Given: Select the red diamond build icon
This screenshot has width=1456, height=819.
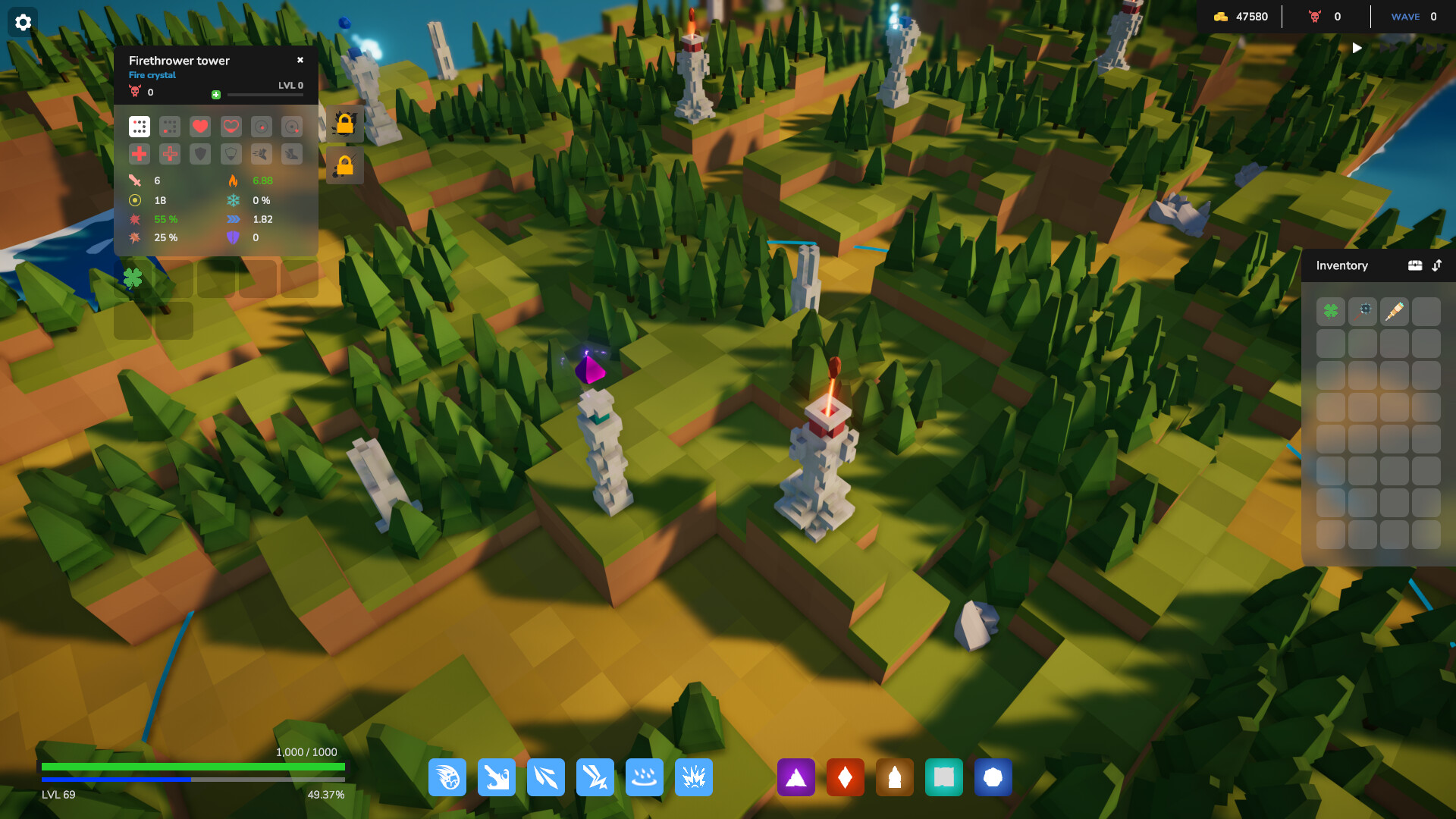Looking at the screenshot, I should [x=845, y=777].
